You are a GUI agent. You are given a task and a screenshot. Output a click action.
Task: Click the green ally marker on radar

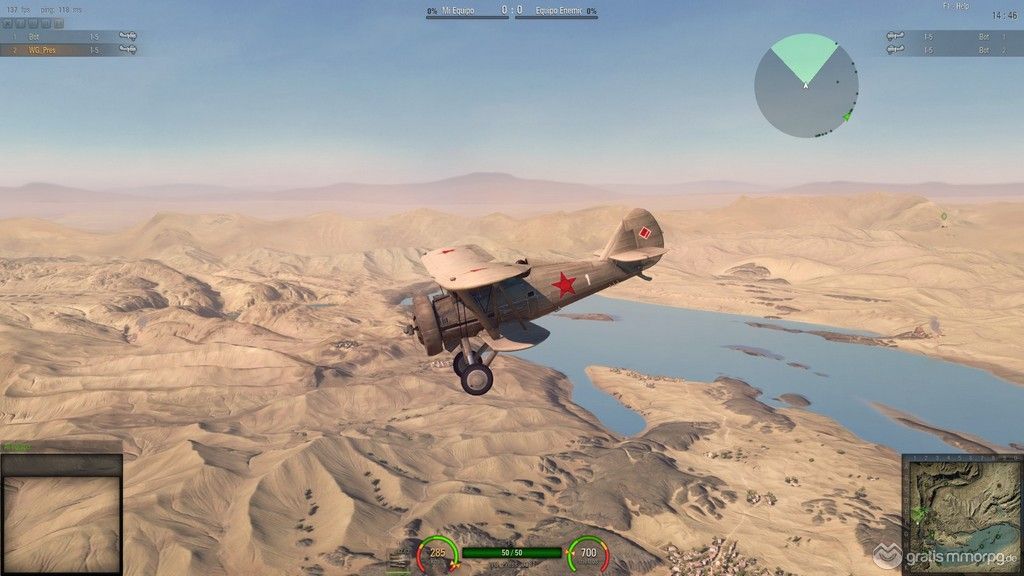click(x=847, y=116)
